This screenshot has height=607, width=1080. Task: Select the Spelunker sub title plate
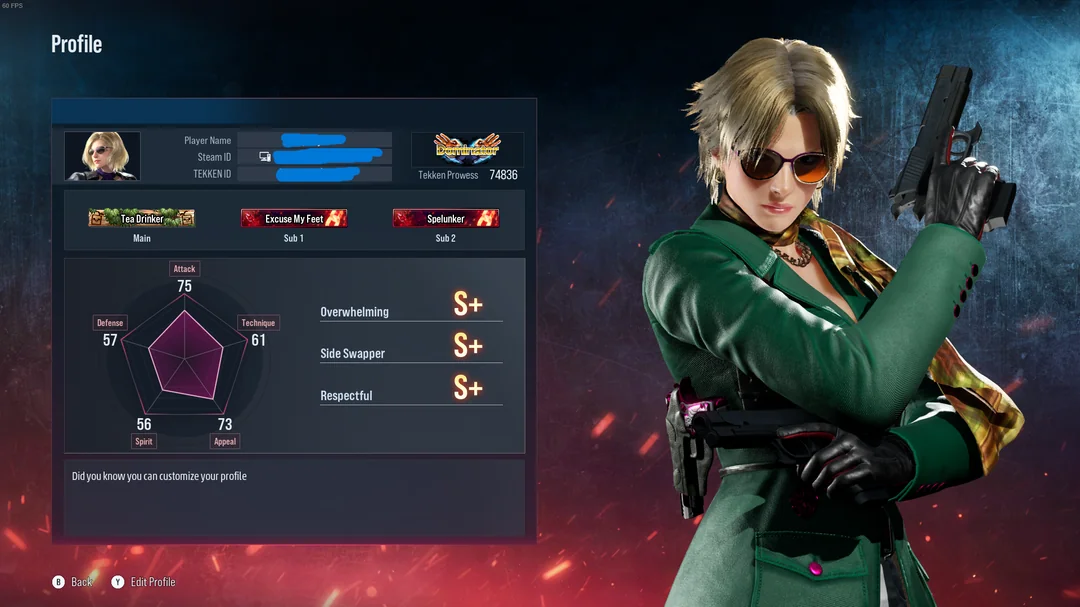[446, 218]
